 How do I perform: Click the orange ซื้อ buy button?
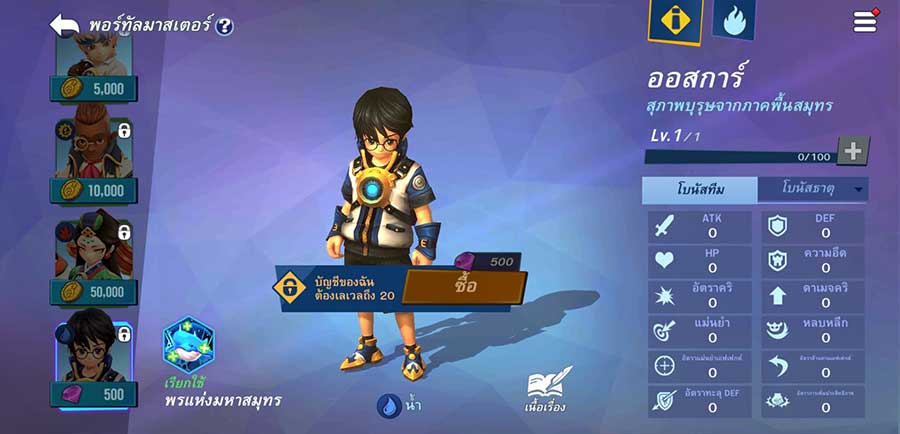coord(464,287)
